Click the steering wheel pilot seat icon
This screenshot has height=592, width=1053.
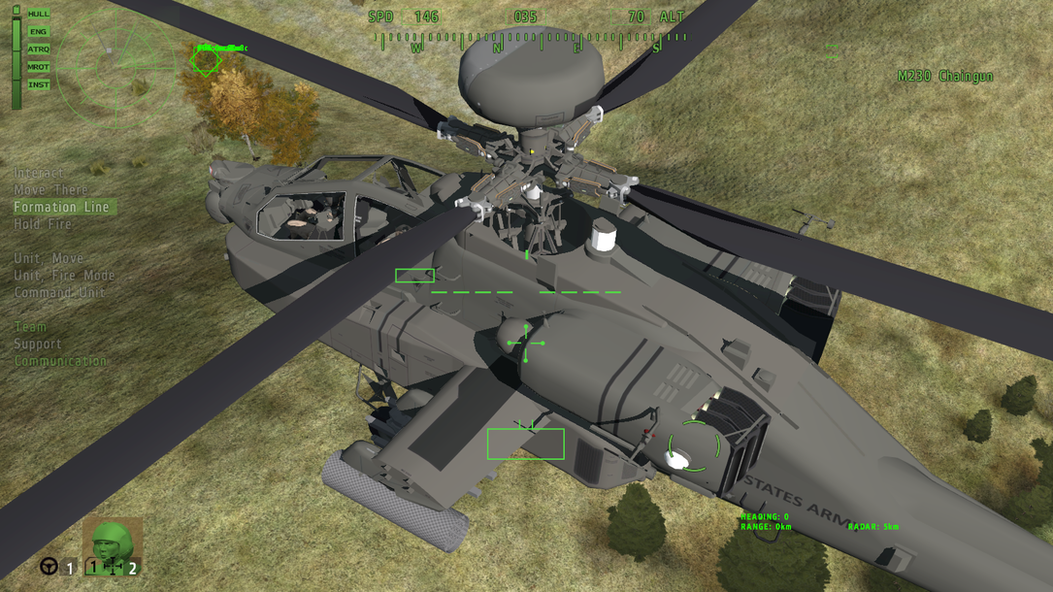point(48,567)
